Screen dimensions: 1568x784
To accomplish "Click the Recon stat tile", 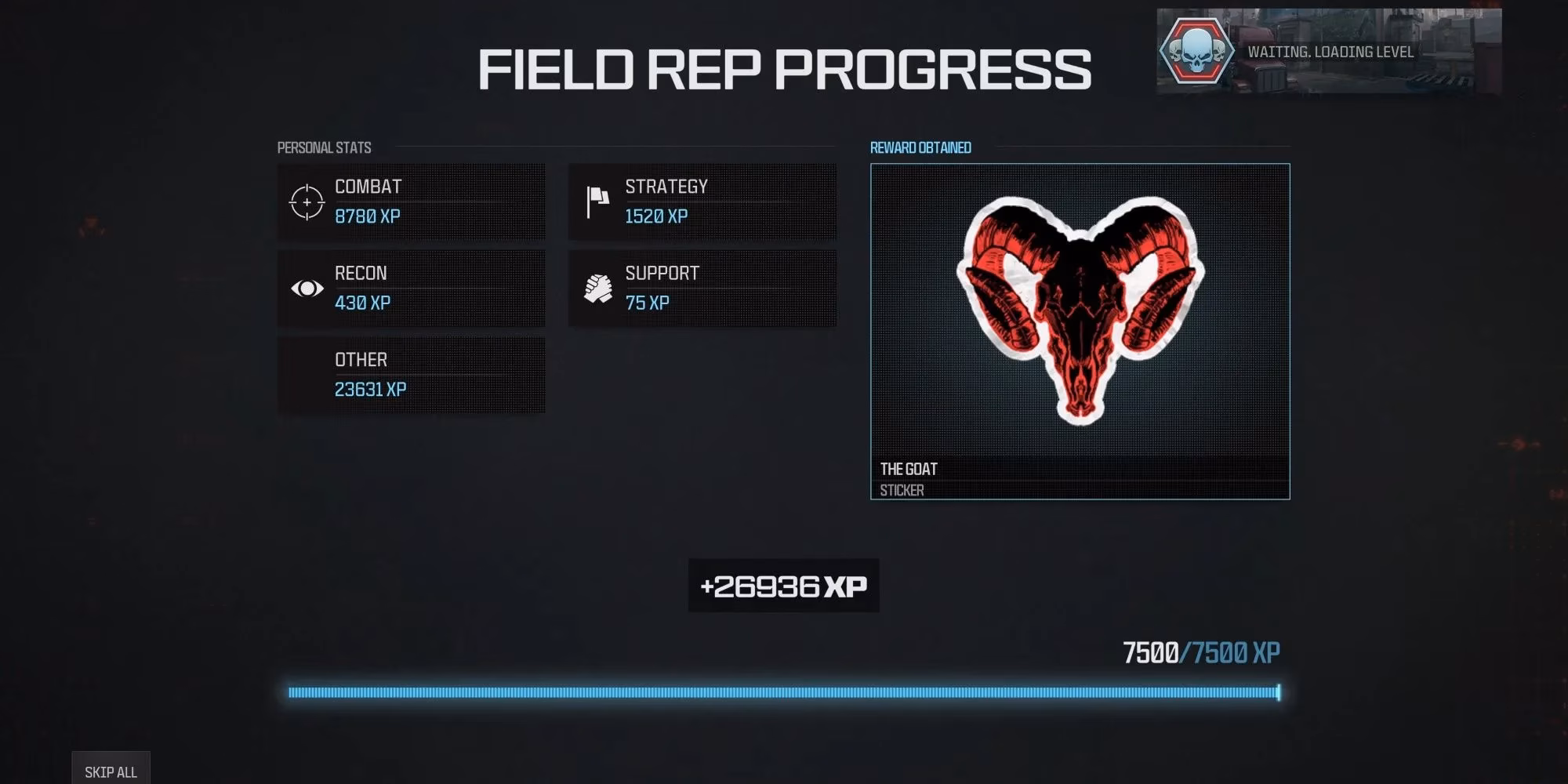I will (411, 289).
